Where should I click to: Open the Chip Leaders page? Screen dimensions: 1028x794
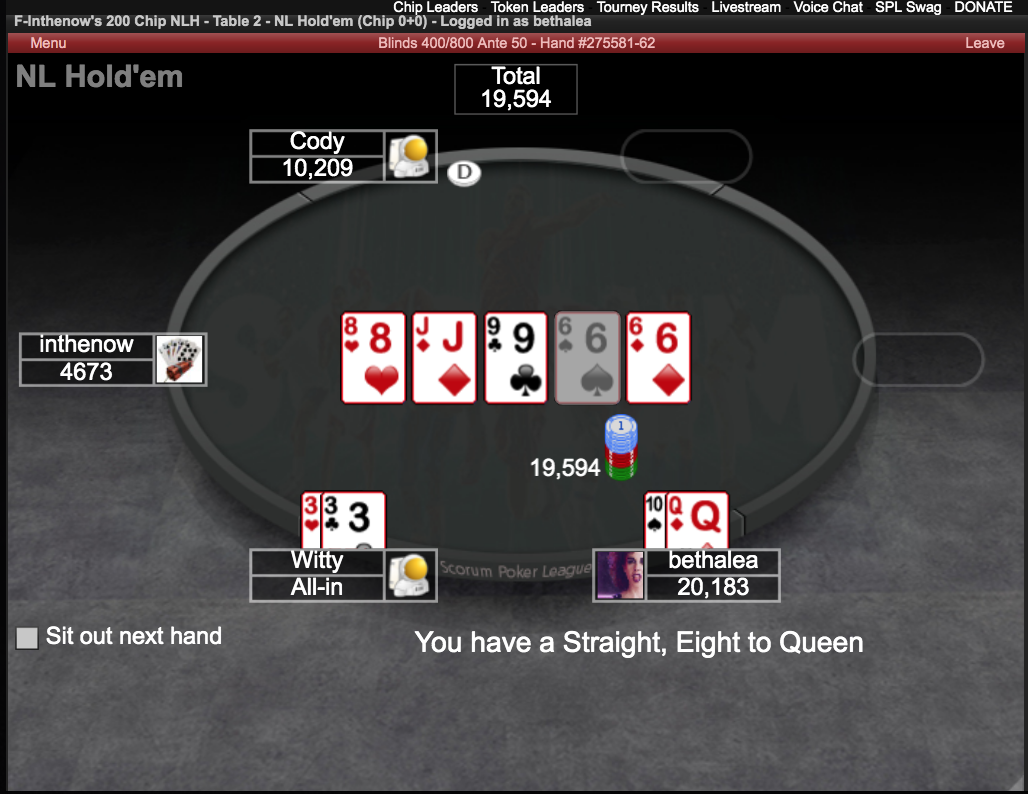(435, 7)
